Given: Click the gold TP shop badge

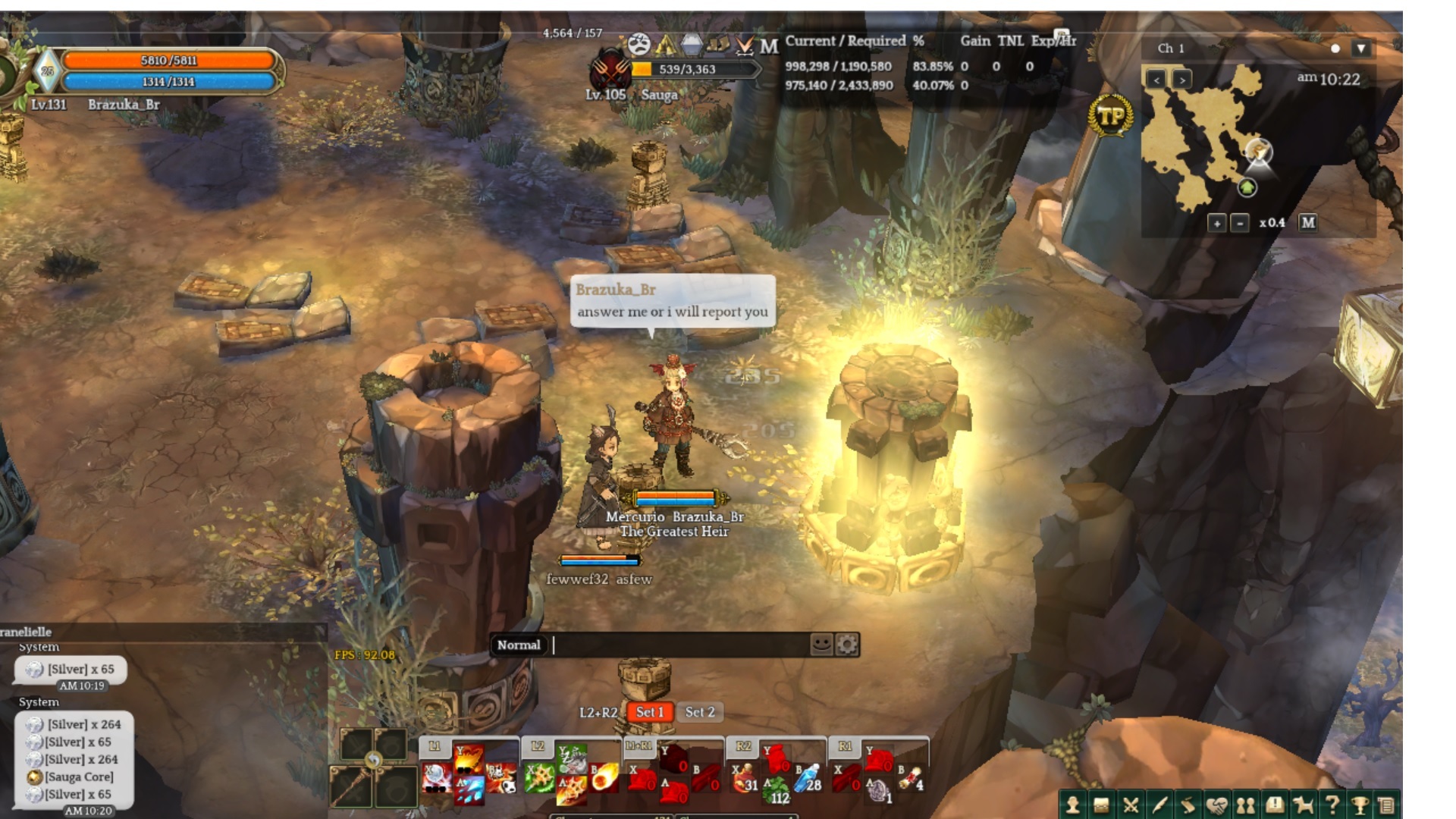Looking at the screenshot, I should point(1110,117).
